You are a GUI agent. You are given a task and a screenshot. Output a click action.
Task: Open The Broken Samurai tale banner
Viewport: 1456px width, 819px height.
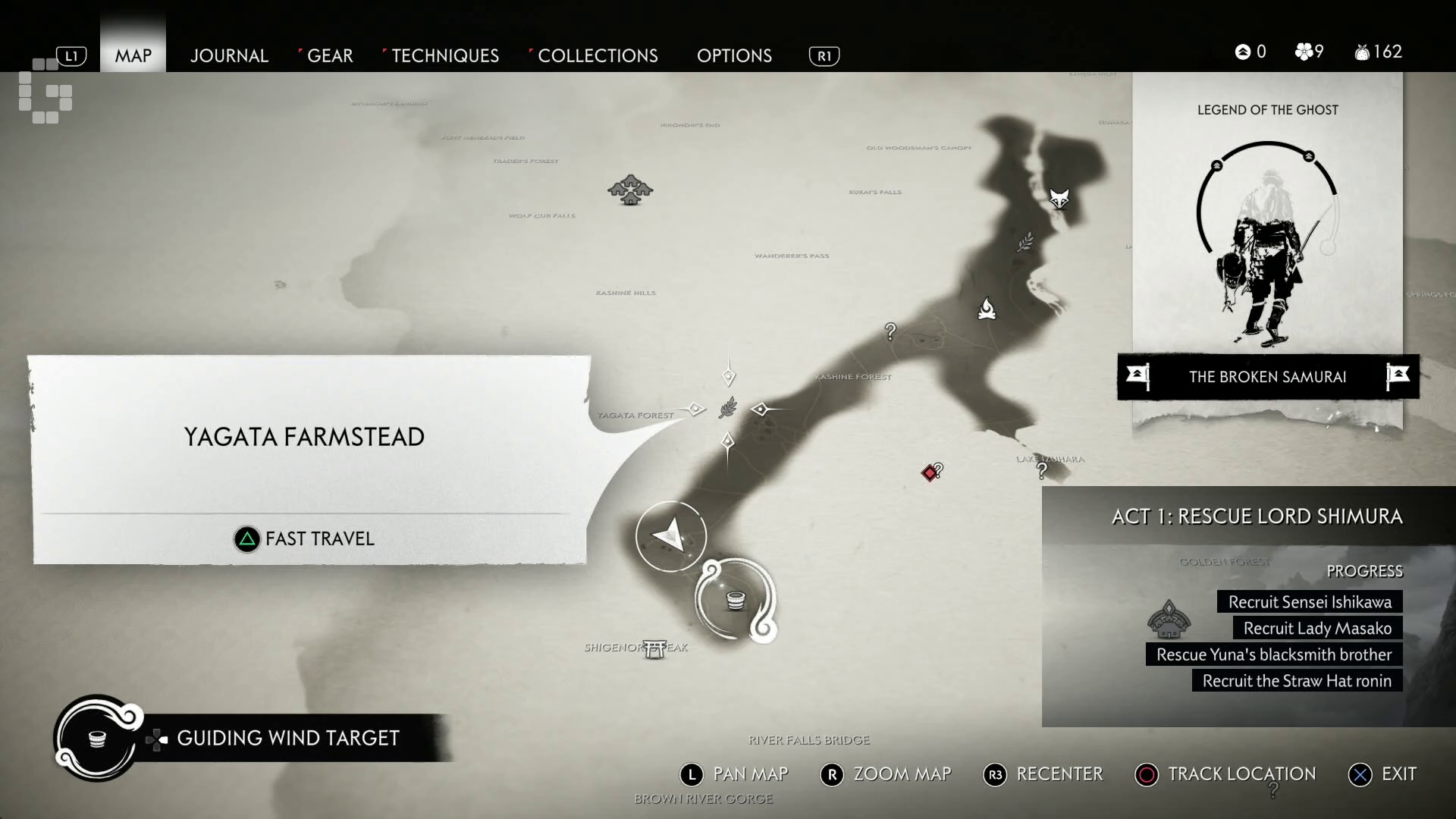click(1267, 377)
